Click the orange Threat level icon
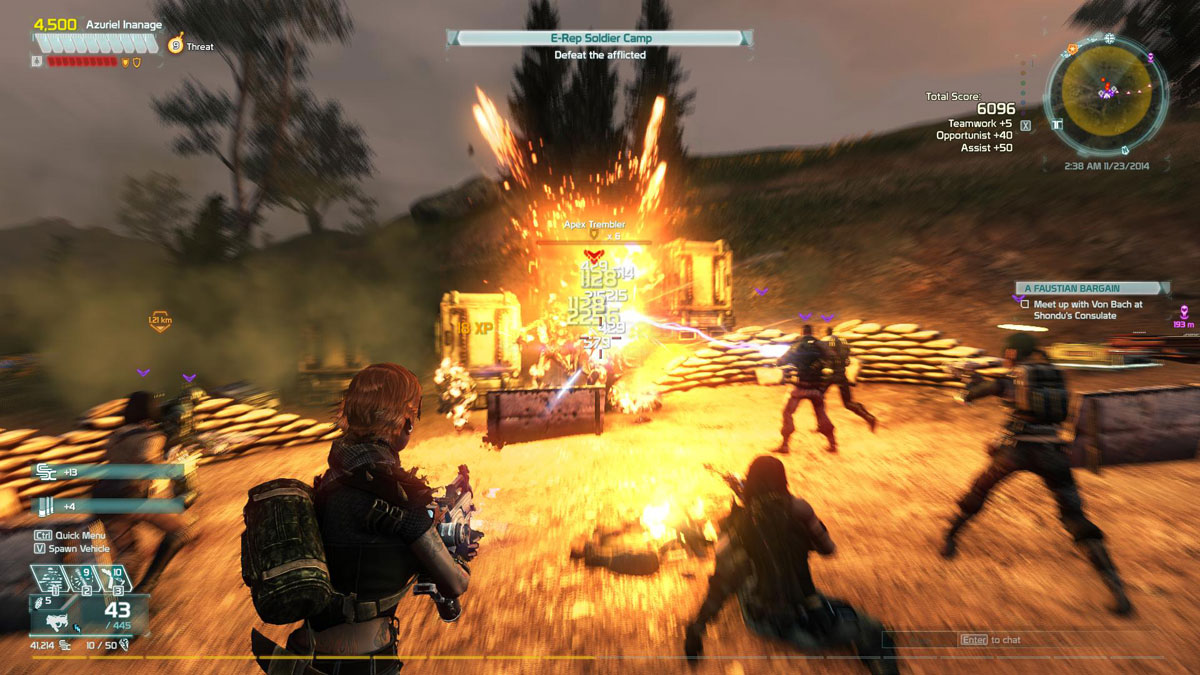1200x675 pixels. click(175, 45)
